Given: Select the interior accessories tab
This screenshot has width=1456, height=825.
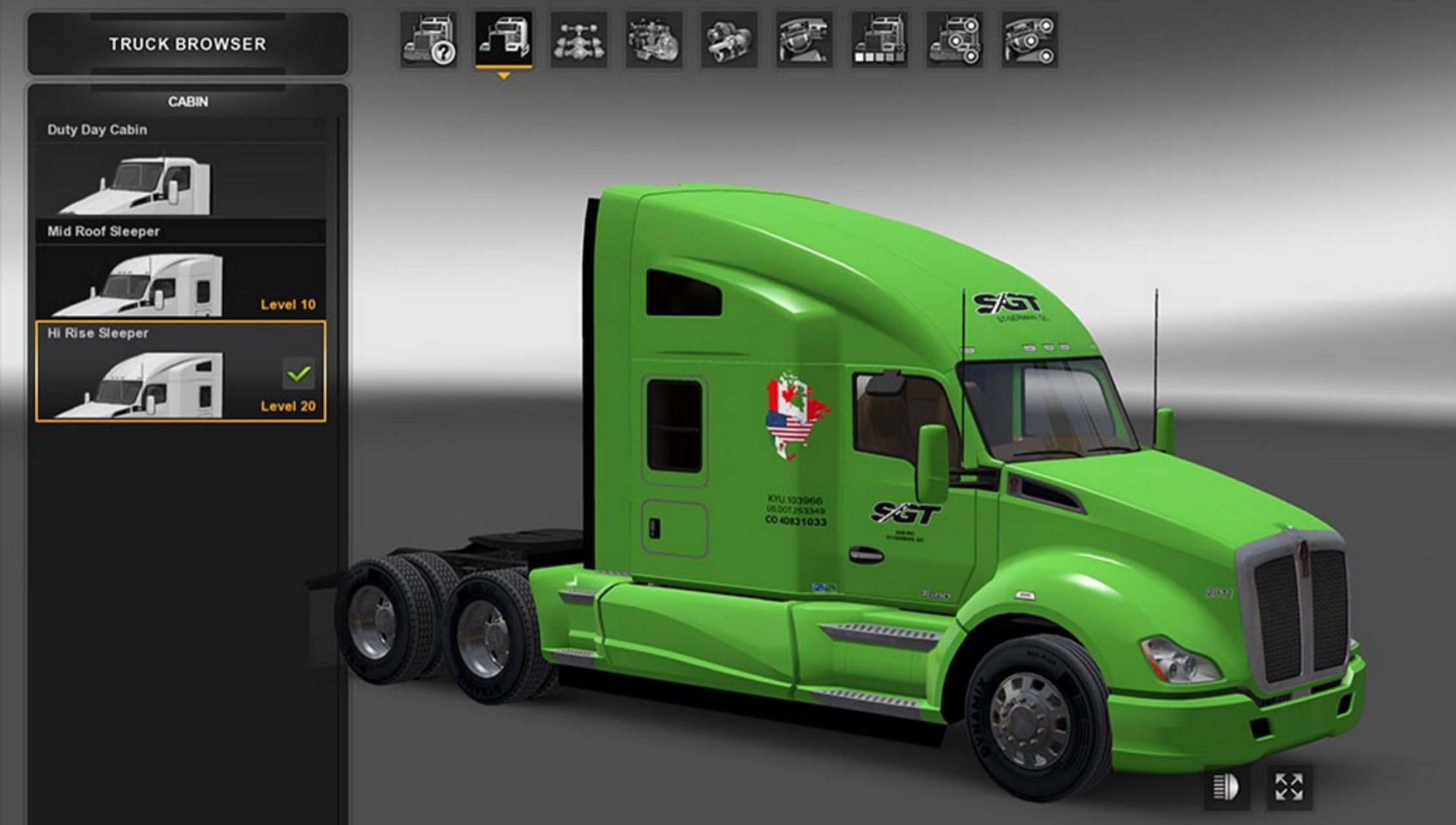Looking at the screenshot, I should point(1030,40).
